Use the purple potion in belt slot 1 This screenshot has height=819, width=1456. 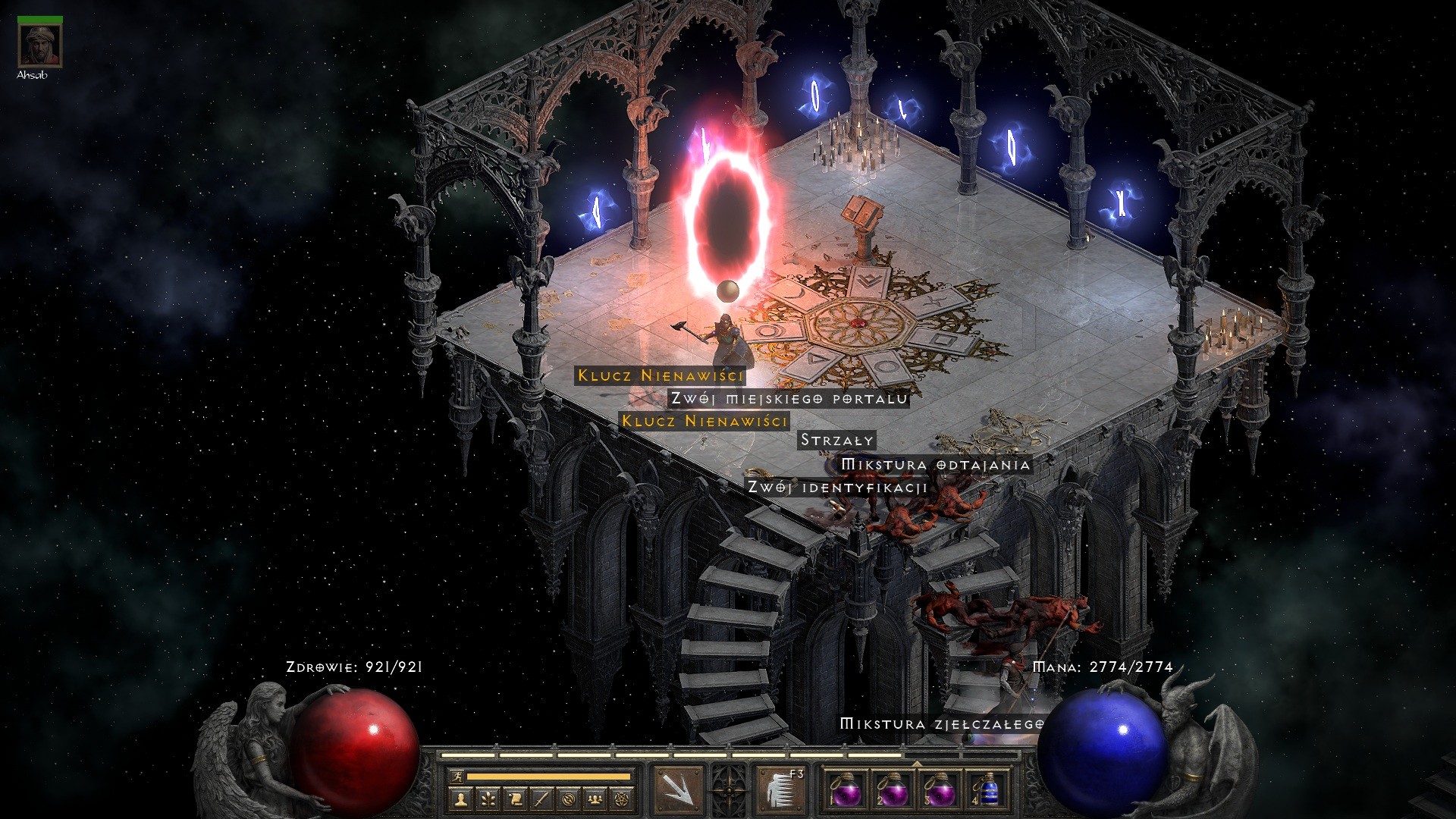(845, 791)
